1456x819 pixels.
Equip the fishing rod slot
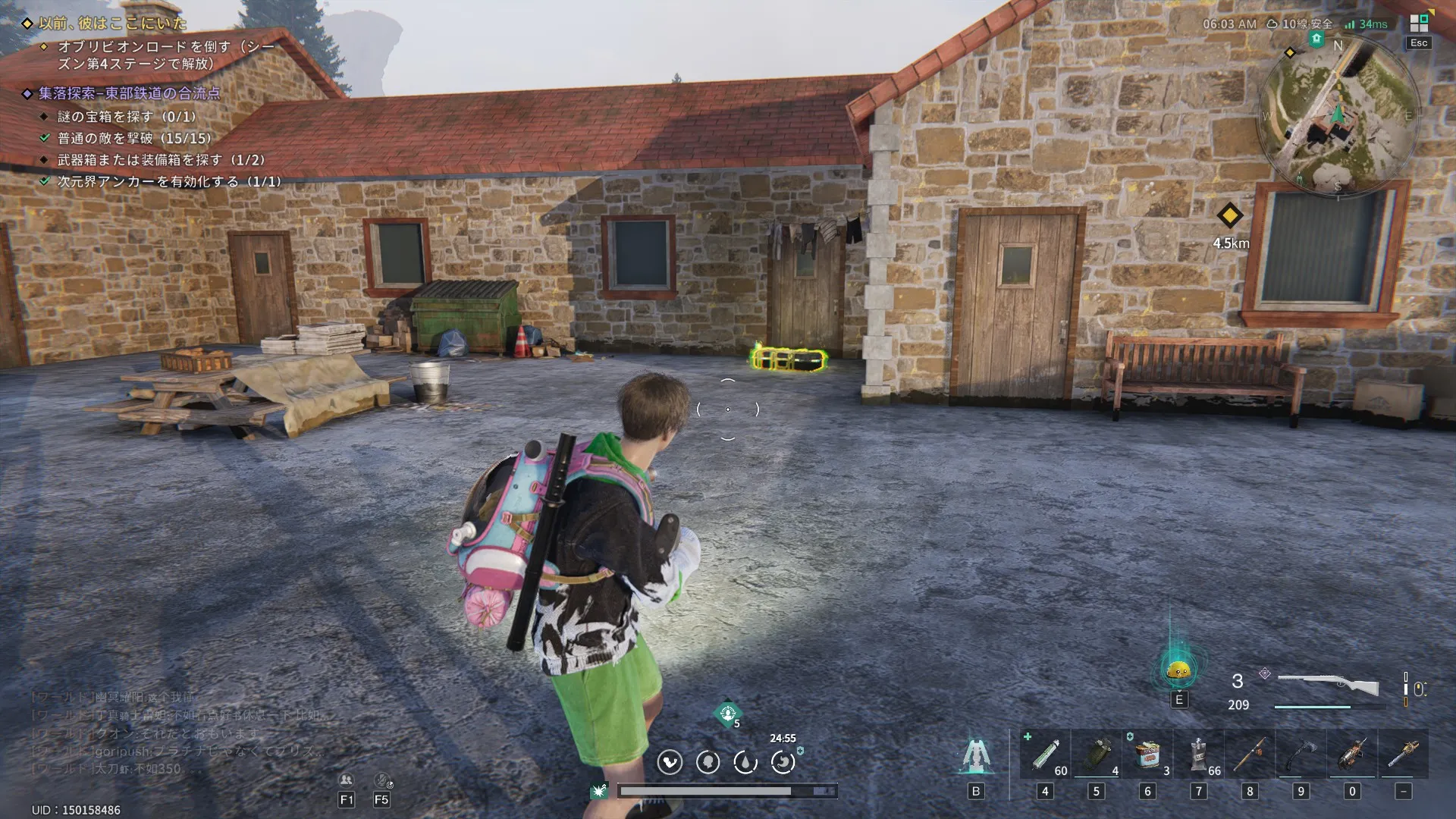(1250, 755)
